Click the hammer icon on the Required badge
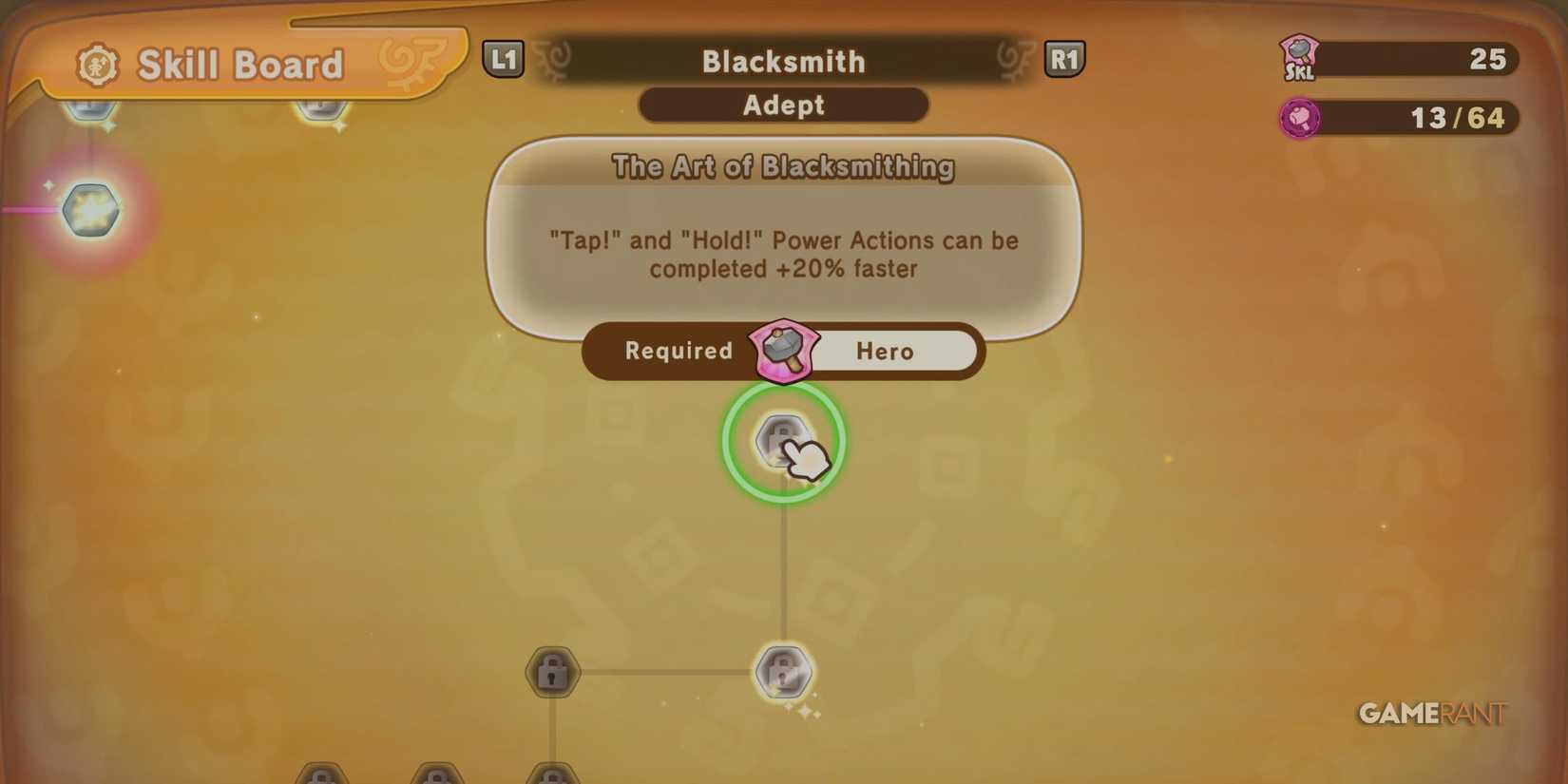The width and height of the screenshot is (1568, 784). pyautogui.click(x=783, y=350)
